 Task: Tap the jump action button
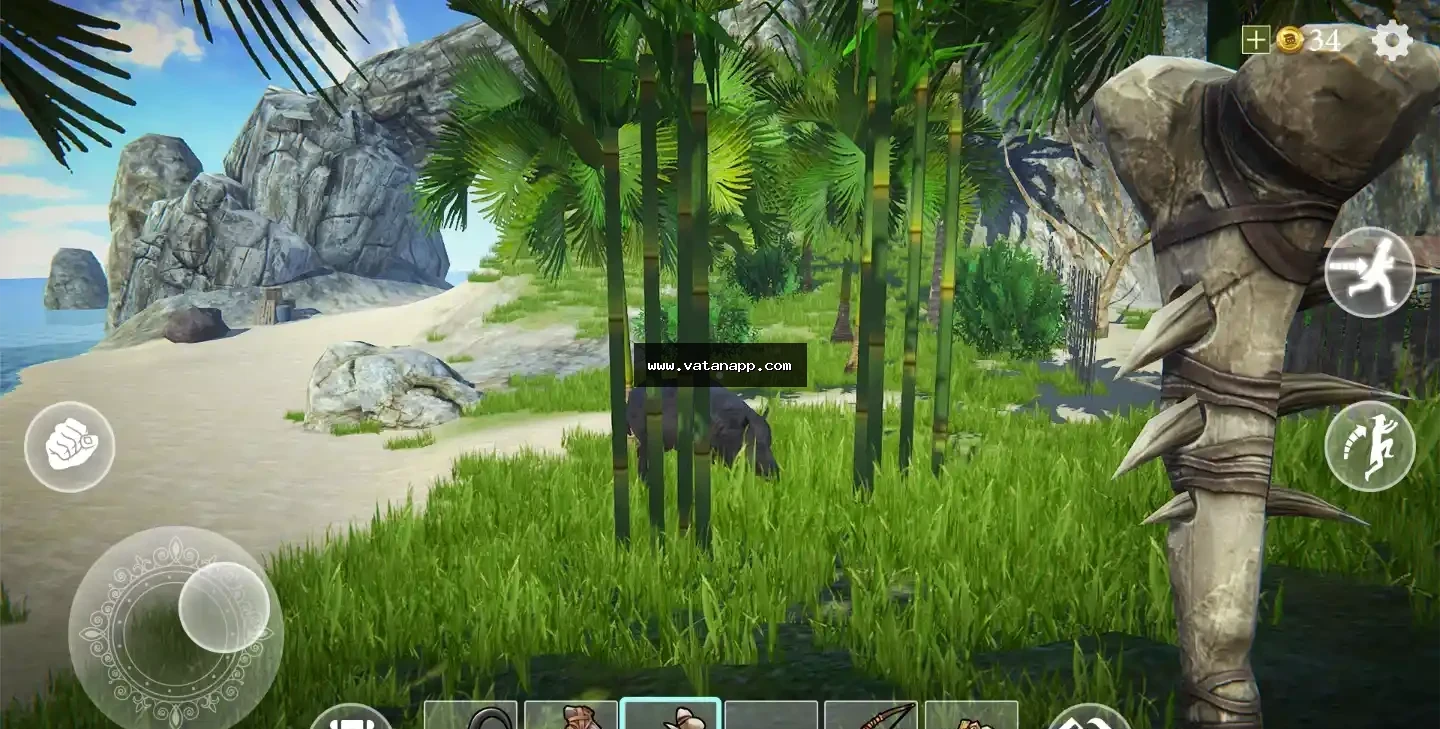point(1369,446)
